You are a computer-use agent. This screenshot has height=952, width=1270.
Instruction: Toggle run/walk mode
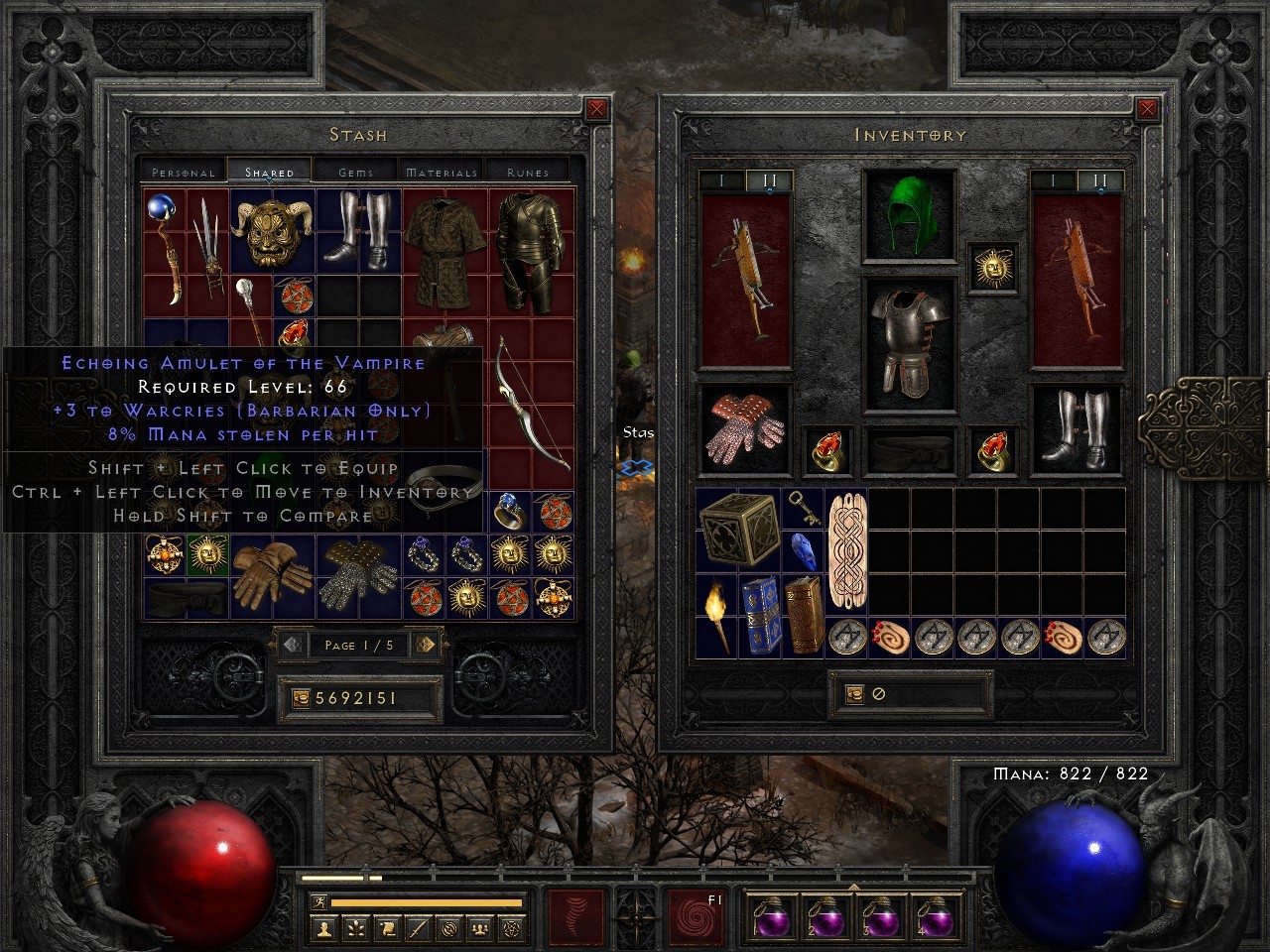tap(319, 901)
